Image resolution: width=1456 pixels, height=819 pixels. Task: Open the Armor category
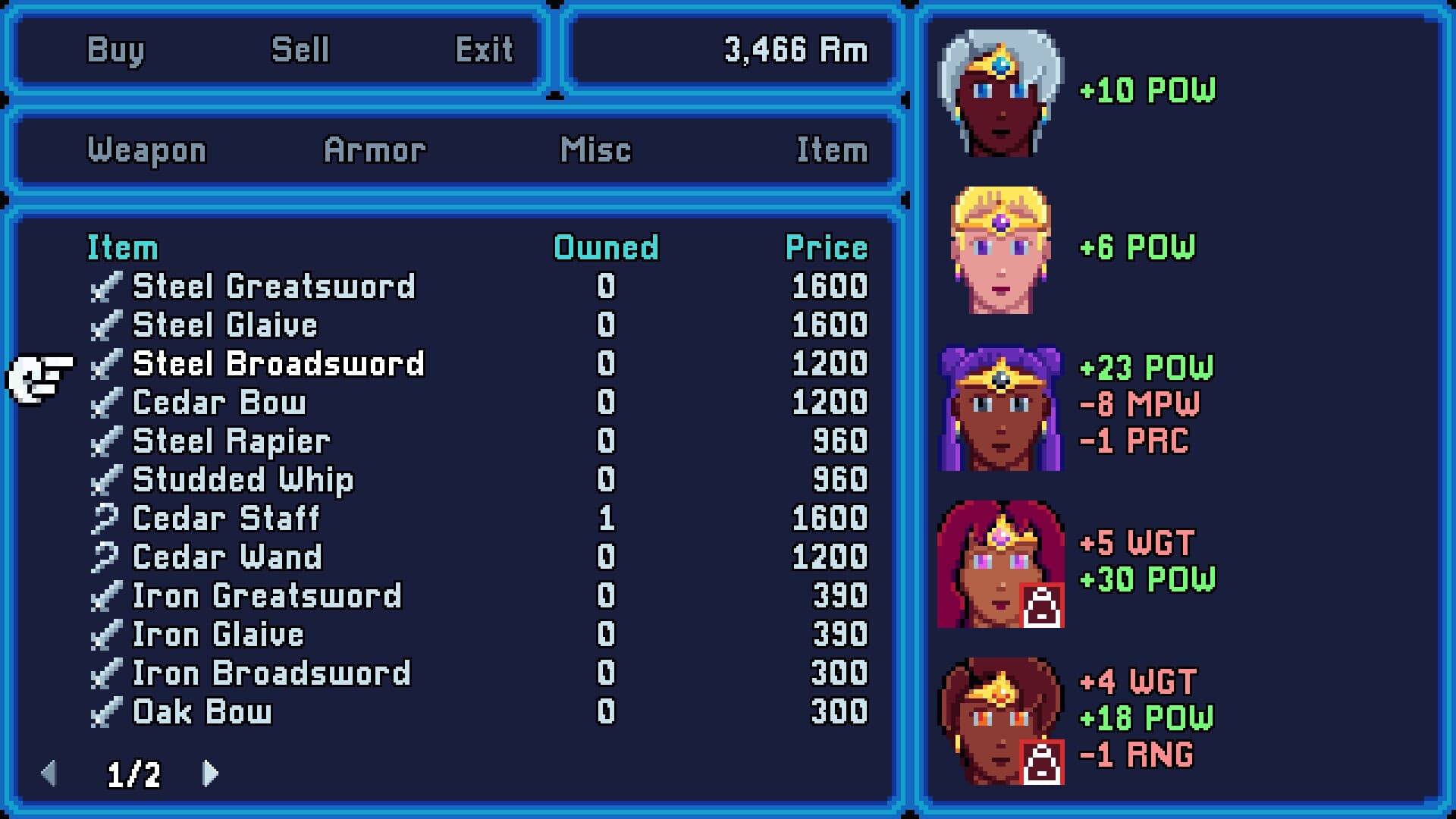coord(375,150)
